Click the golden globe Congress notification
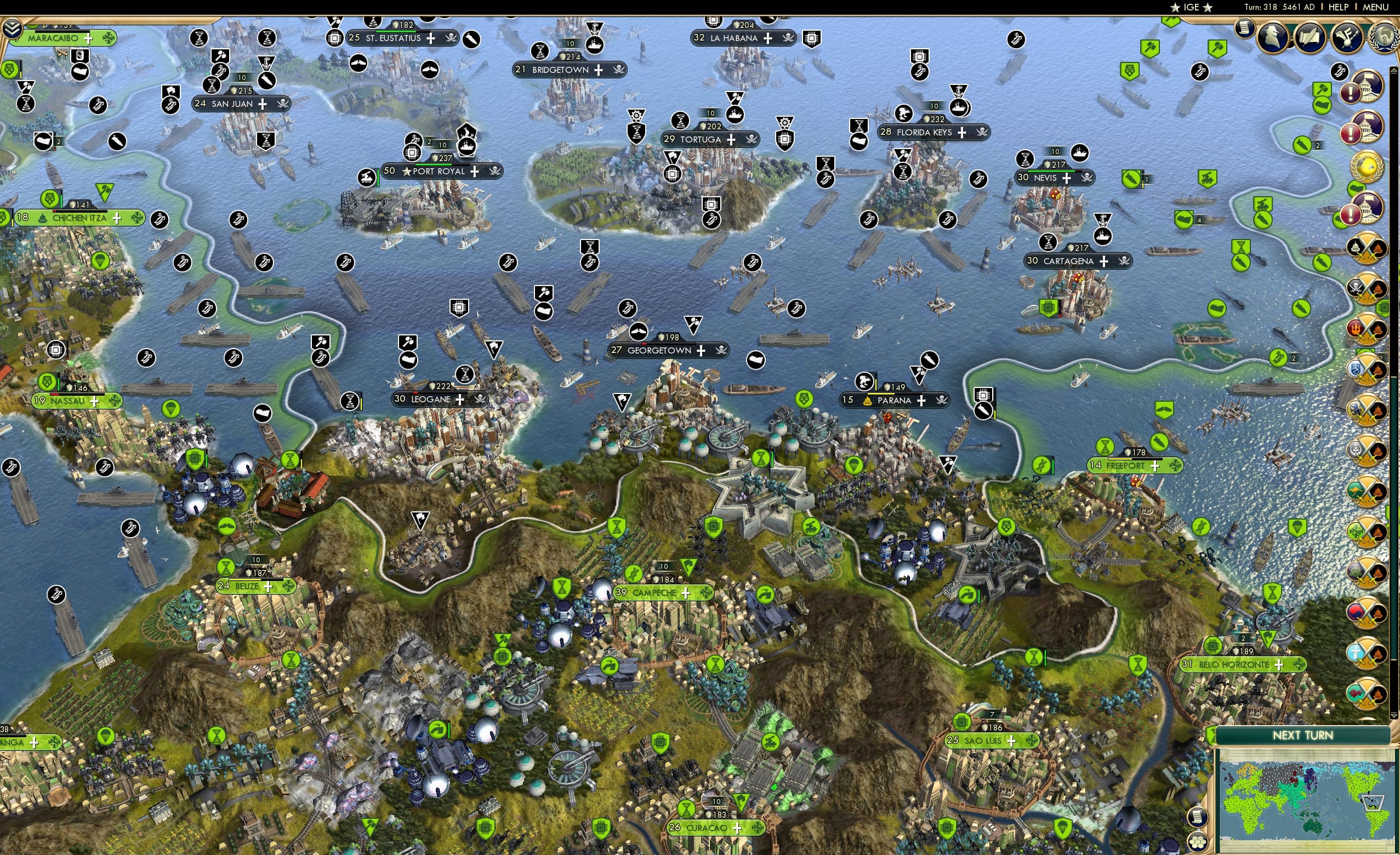This screenshot has width=1400, height=855. (x=1367, y=166)
